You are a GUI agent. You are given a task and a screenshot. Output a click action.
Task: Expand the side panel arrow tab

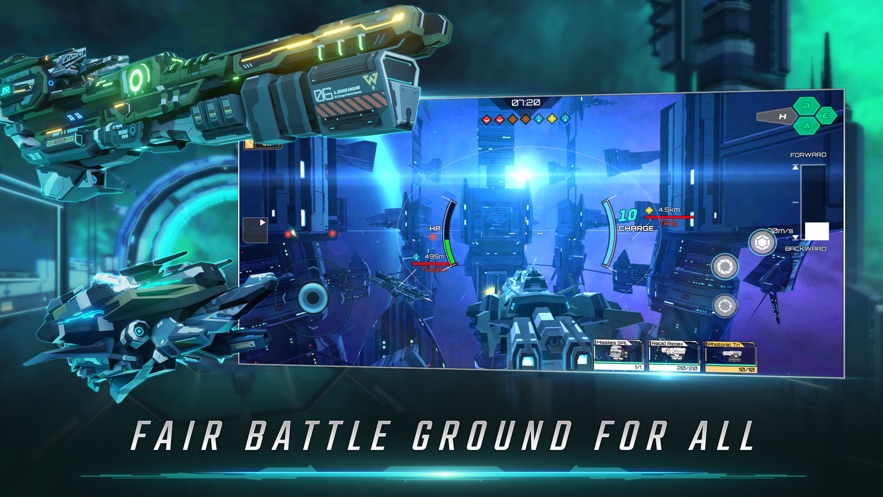(256, 229)
